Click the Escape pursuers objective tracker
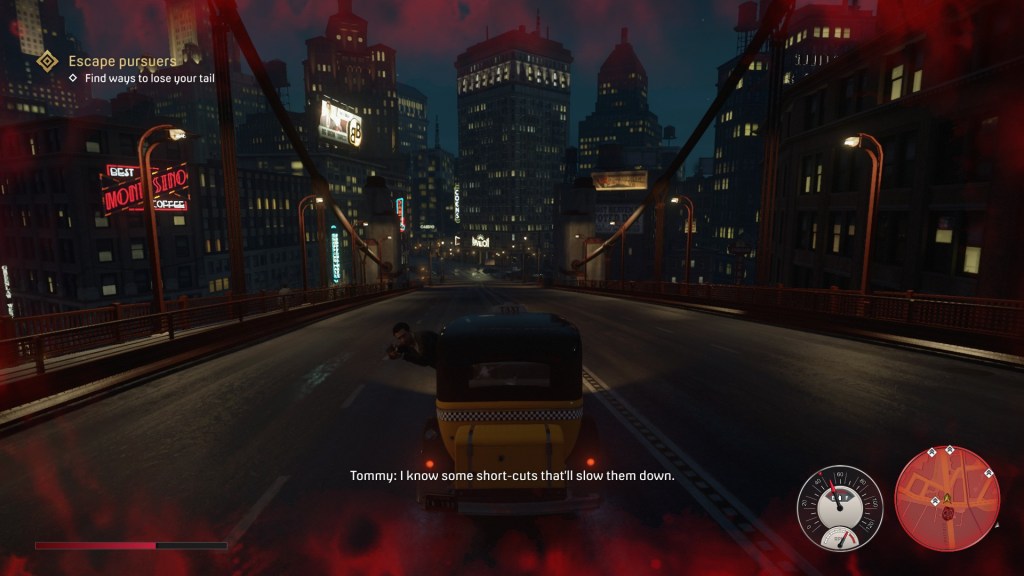Image resolution: width=1024 pixels, height=576 pixels. 121,62
